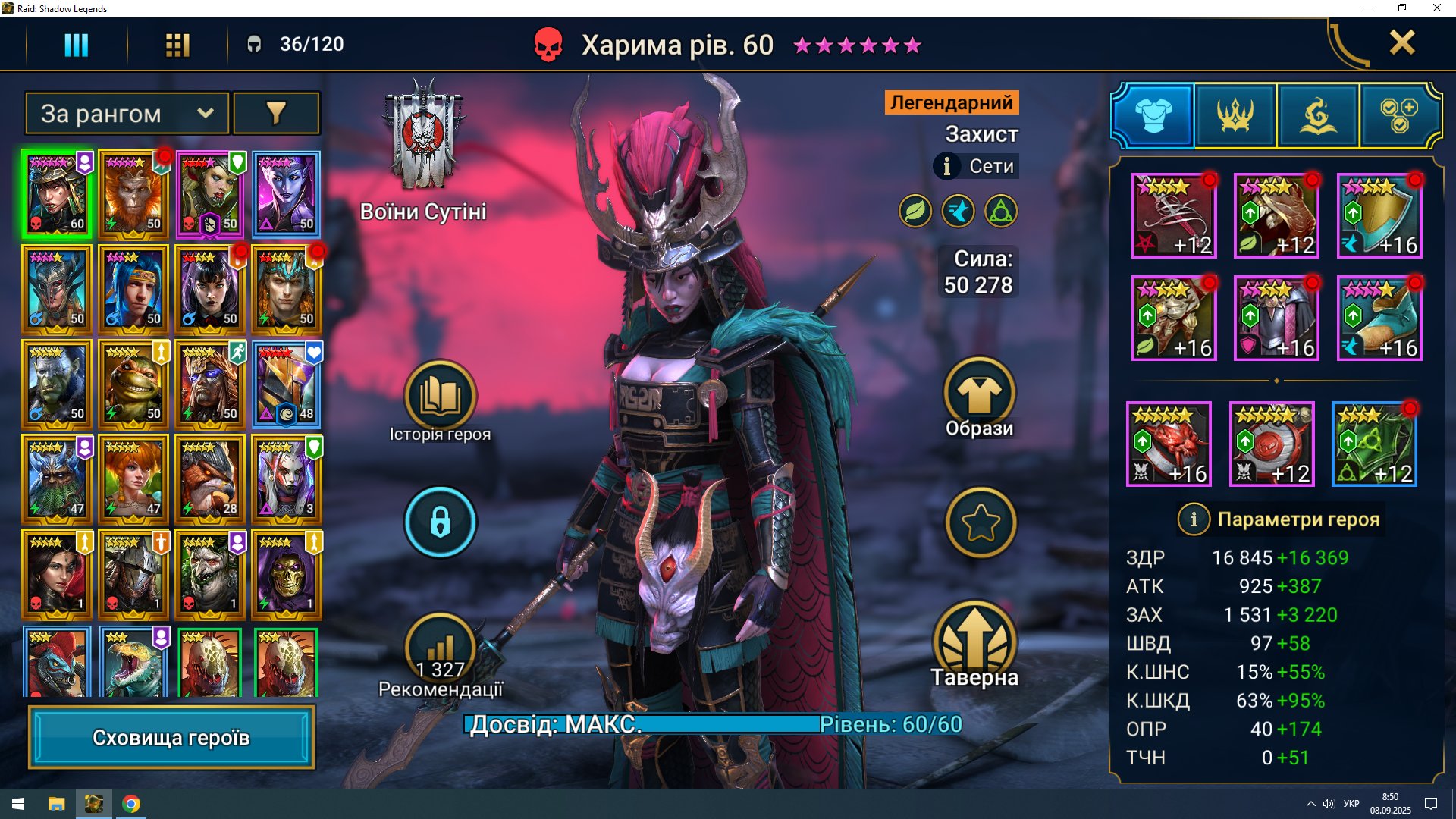Viewport: 1456px width, 819px height.
Task: Switch to the crown masteries tab
Action: (1235, 116)
